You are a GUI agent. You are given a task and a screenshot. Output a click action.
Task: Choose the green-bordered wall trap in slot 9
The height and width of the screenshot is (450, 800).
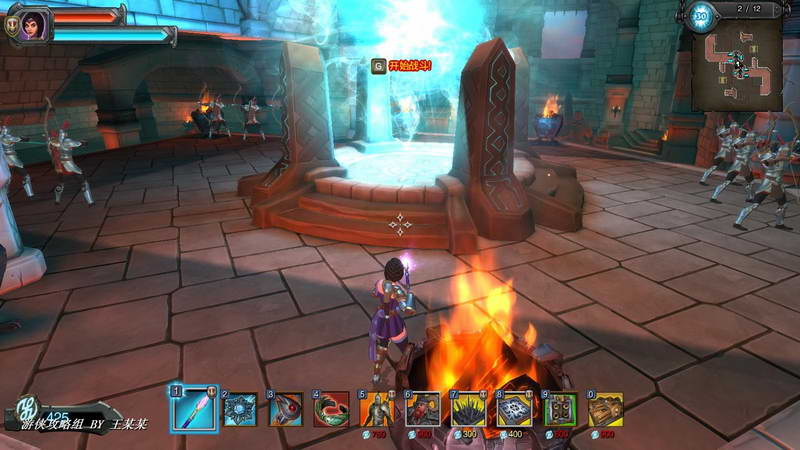(560, 410)
